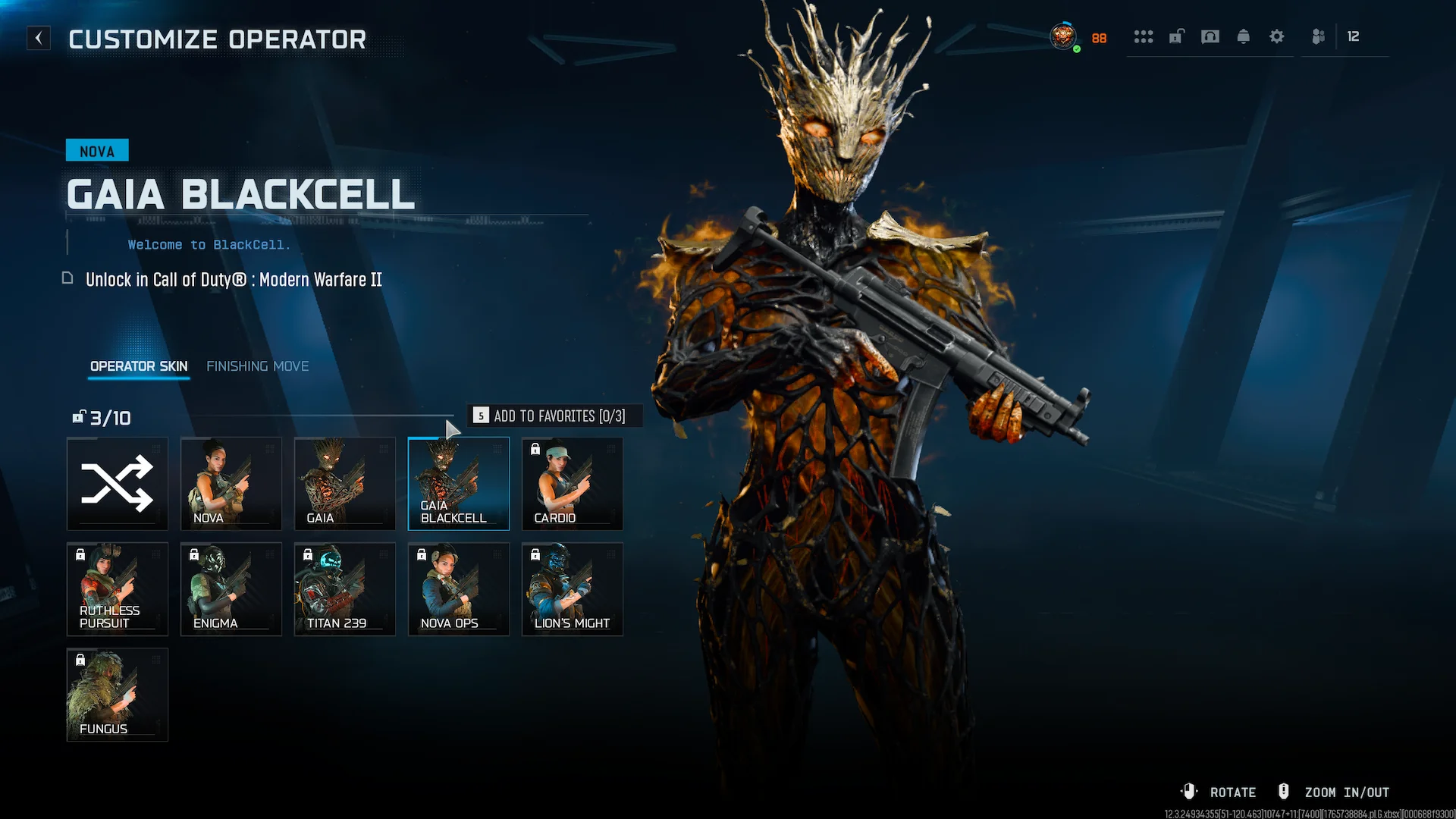Select the shuffle random skin tile
Image resolution: width=1456 pixels, height=819 pixels.
pyautogui.click(x=118, y=484)
